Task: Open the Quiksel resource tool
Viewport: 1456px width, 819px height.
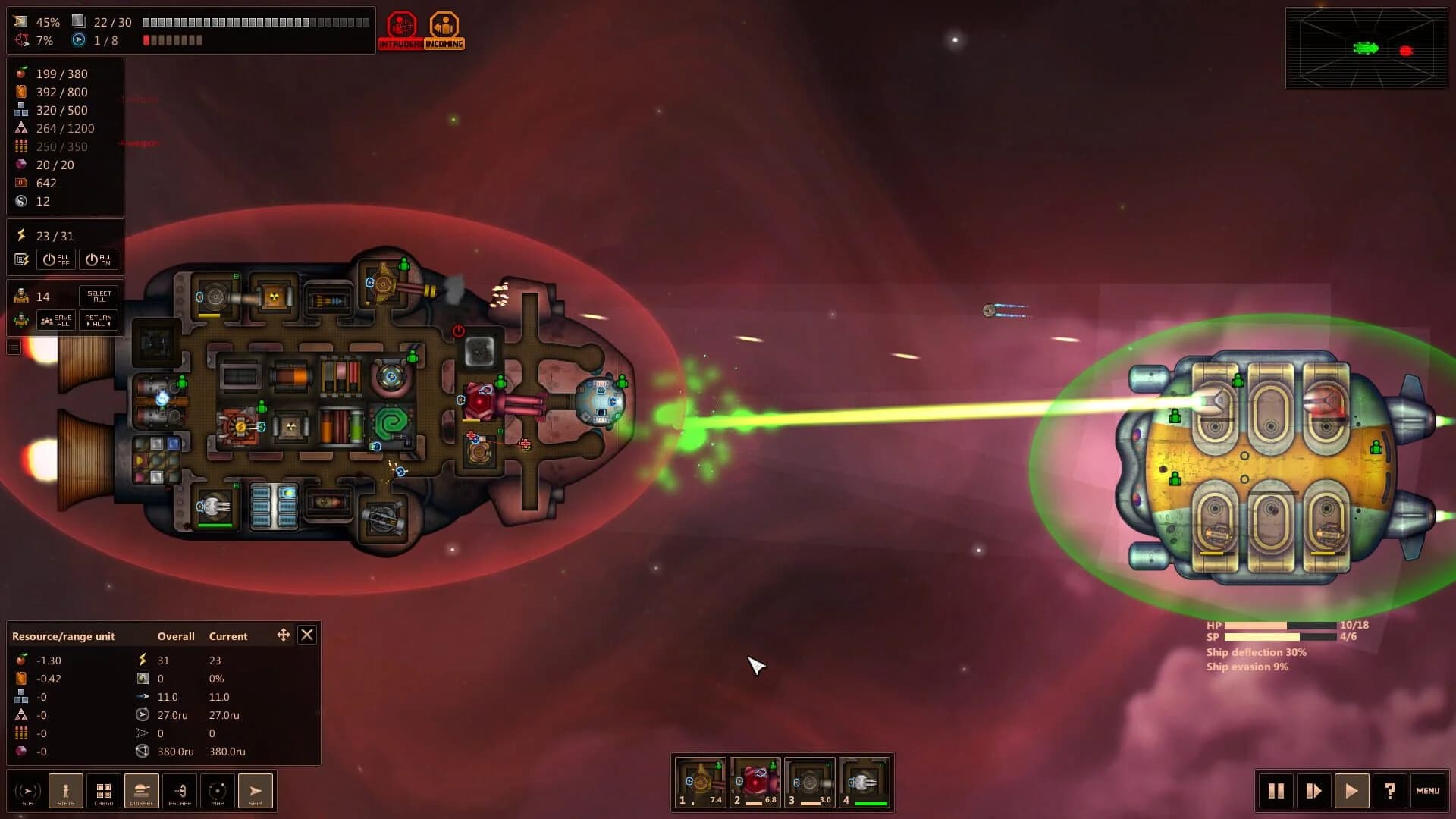Action: pyautogui.click(x=142, y=791)
